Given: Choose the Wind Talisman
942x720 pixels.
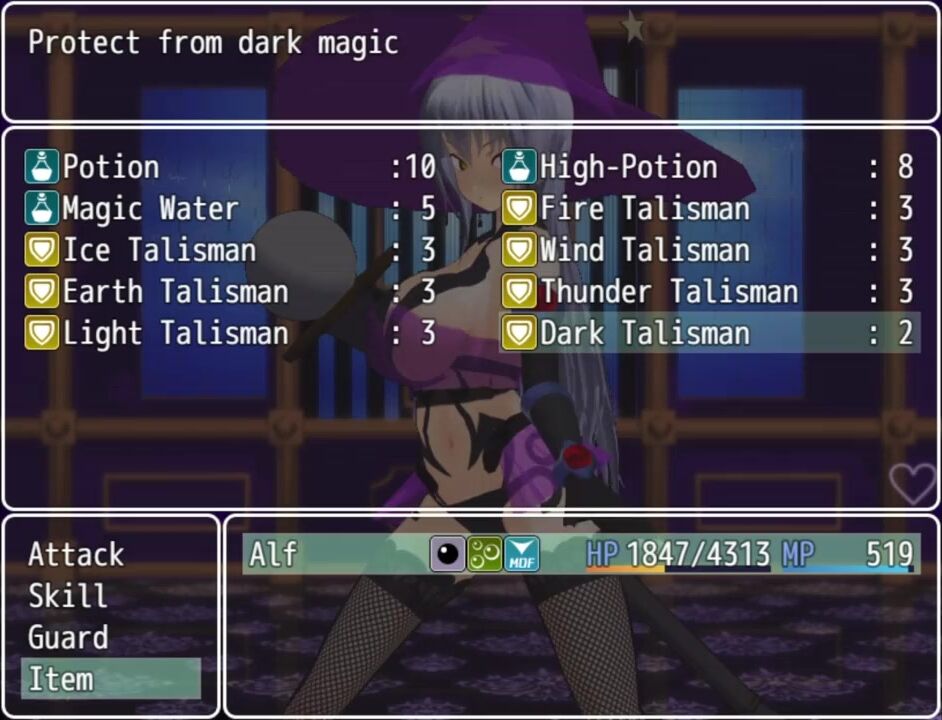Looking at the screenshot, I should point(708,250).
